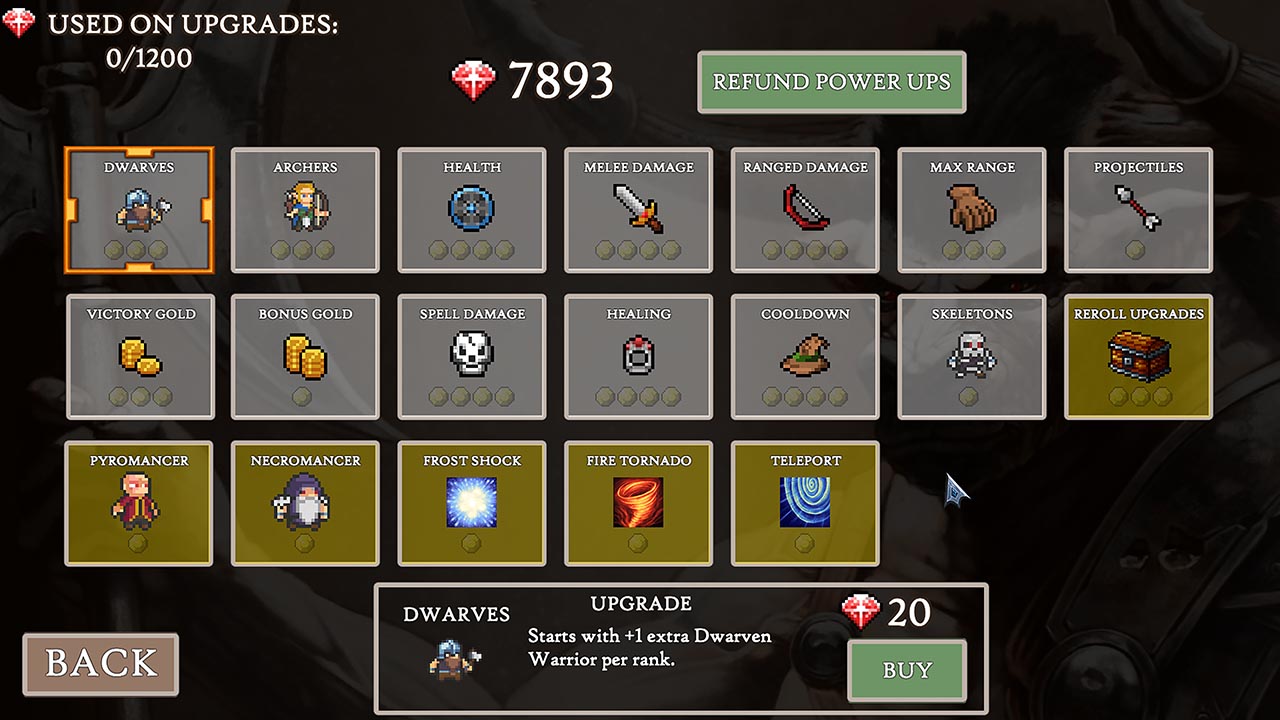Select the Skeletons upgrade icon
1280x720 pixels.
tap(971, 357)
